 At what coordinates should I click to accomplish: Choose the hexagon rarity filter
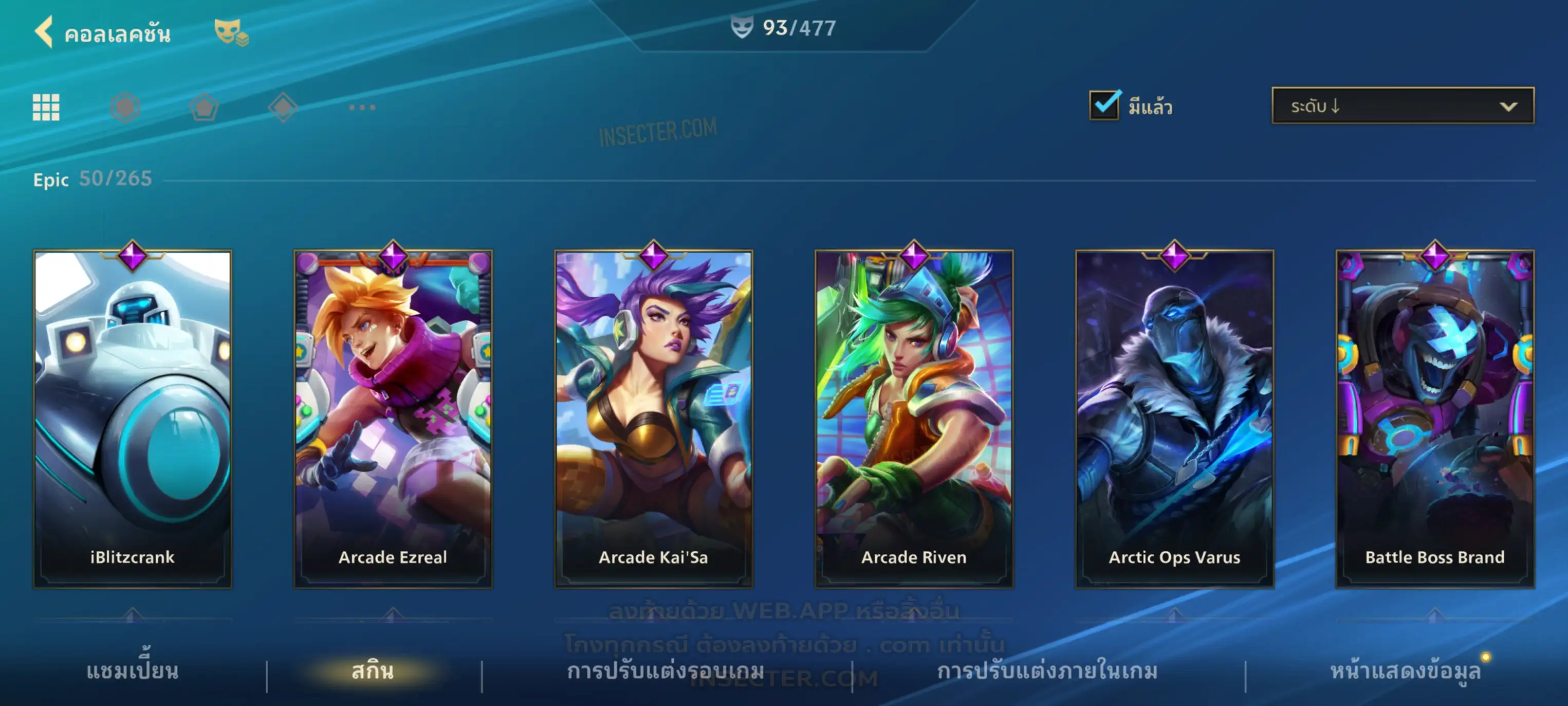coord(125,107)
